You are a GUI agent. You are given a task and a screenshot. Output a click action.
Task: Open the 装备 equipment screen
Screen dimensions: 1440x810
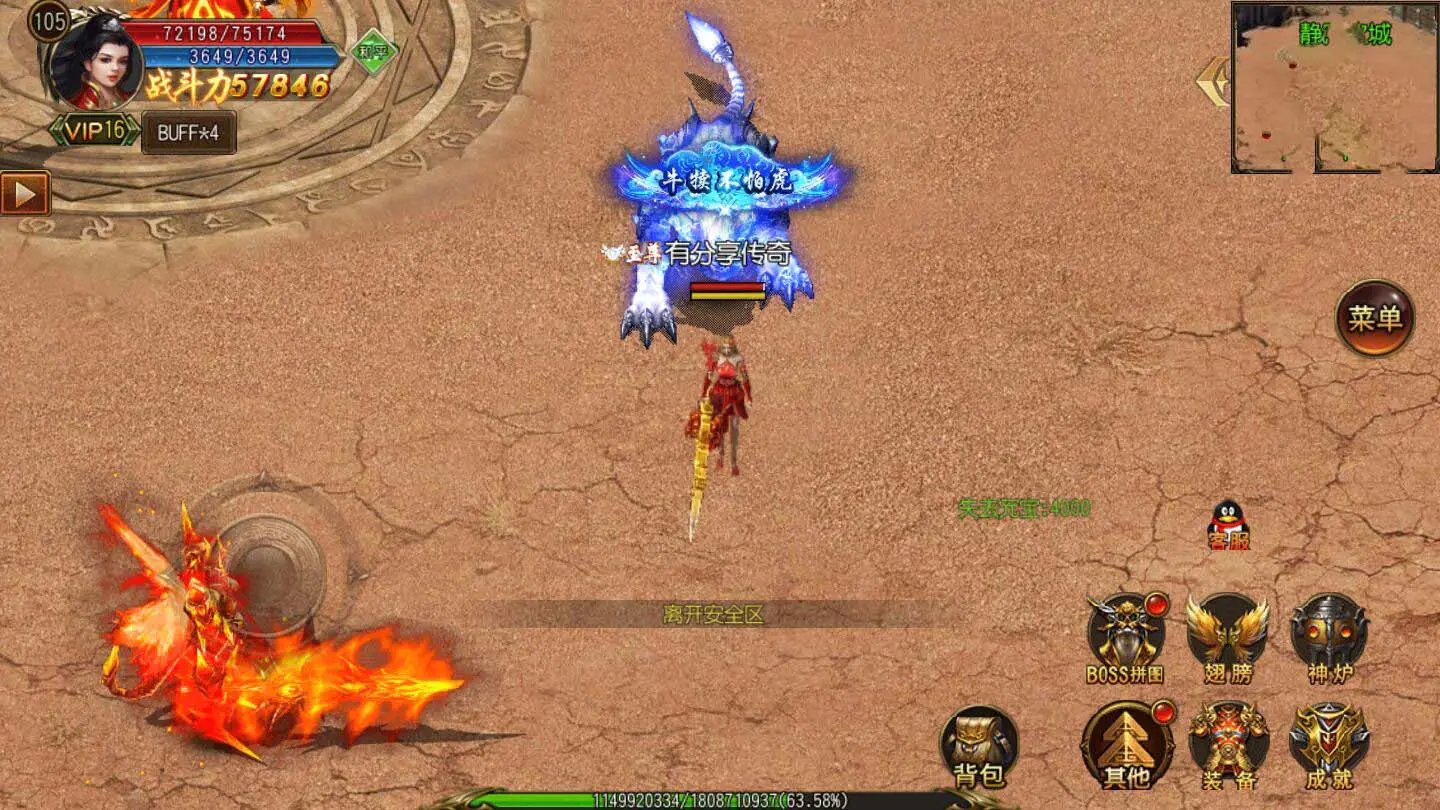coord(1228,743)
